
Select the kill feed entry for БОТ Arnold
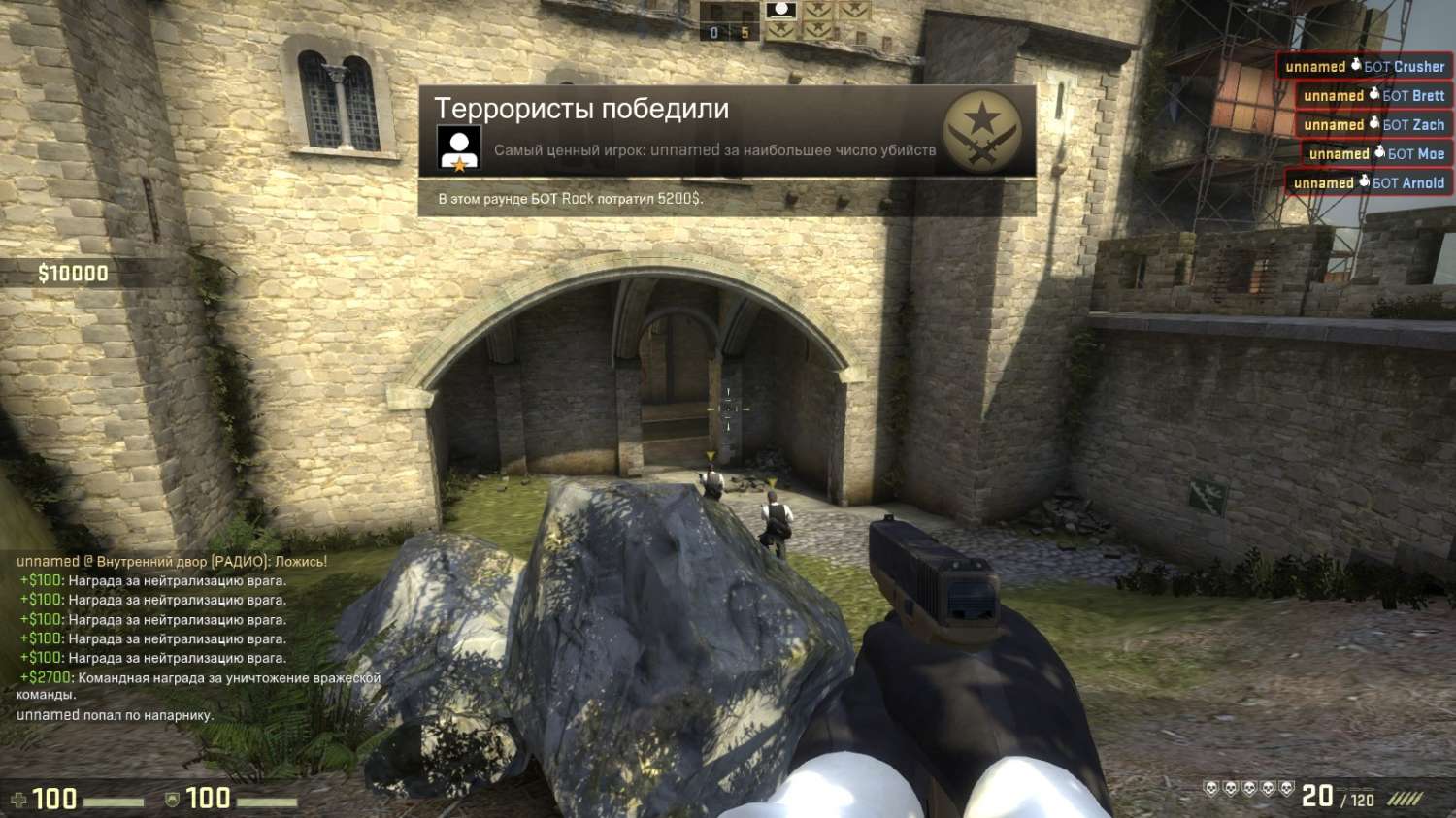tap(1369, 182)
